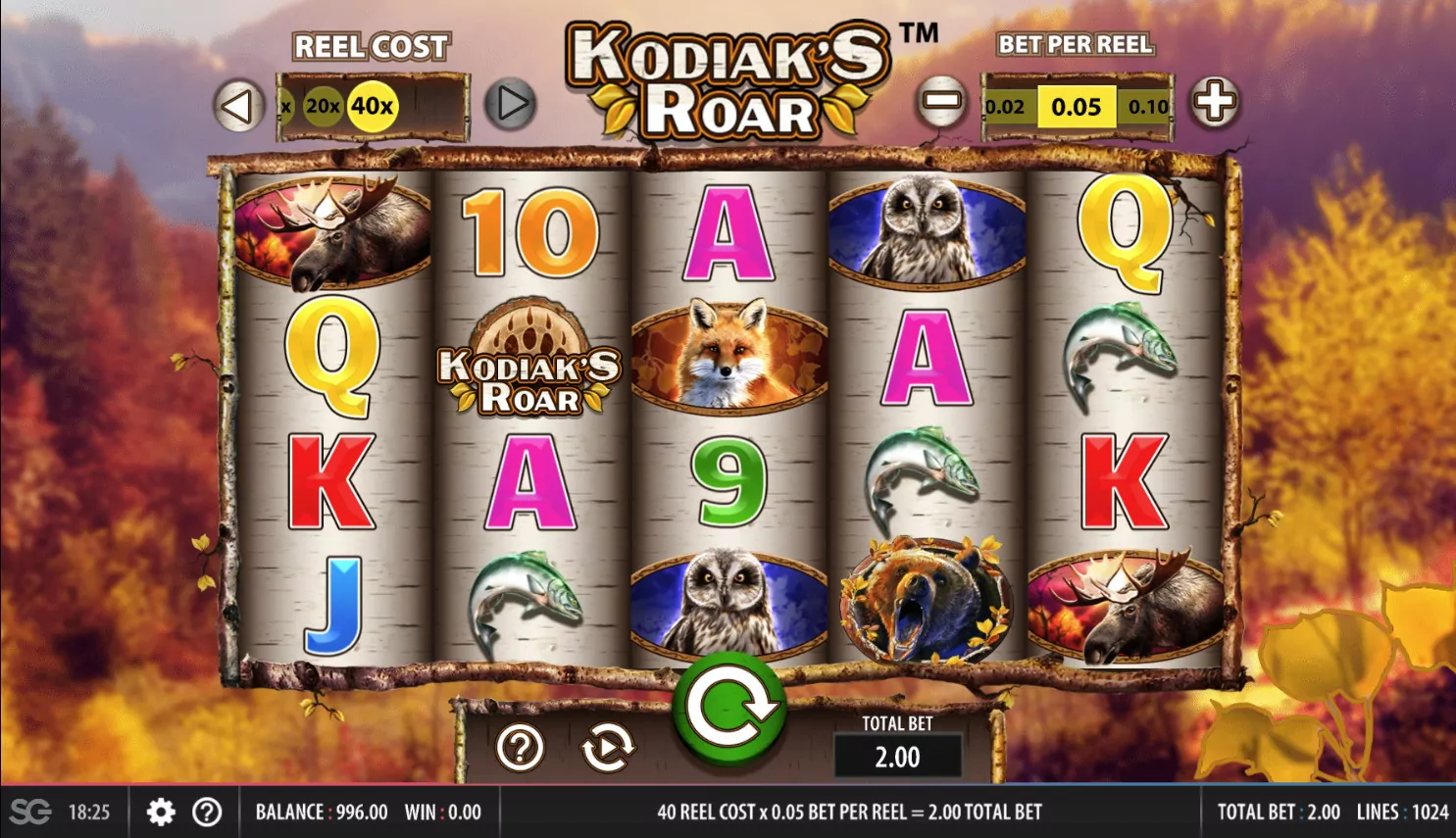Click the SG logo in the corner

click(x=30, y=812)
